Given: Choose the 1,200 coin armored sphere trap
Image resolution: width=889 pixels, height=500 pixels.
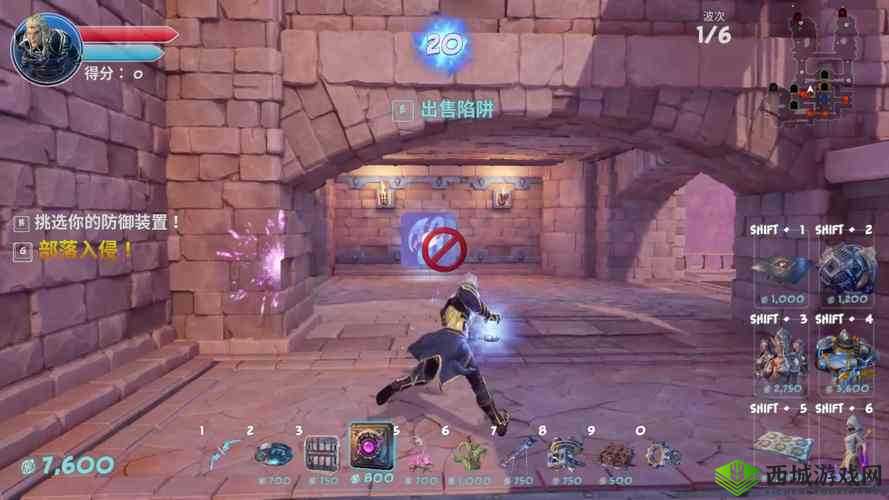Looking at the screenshot, I should pyautogui.click(x=842, y=266).
